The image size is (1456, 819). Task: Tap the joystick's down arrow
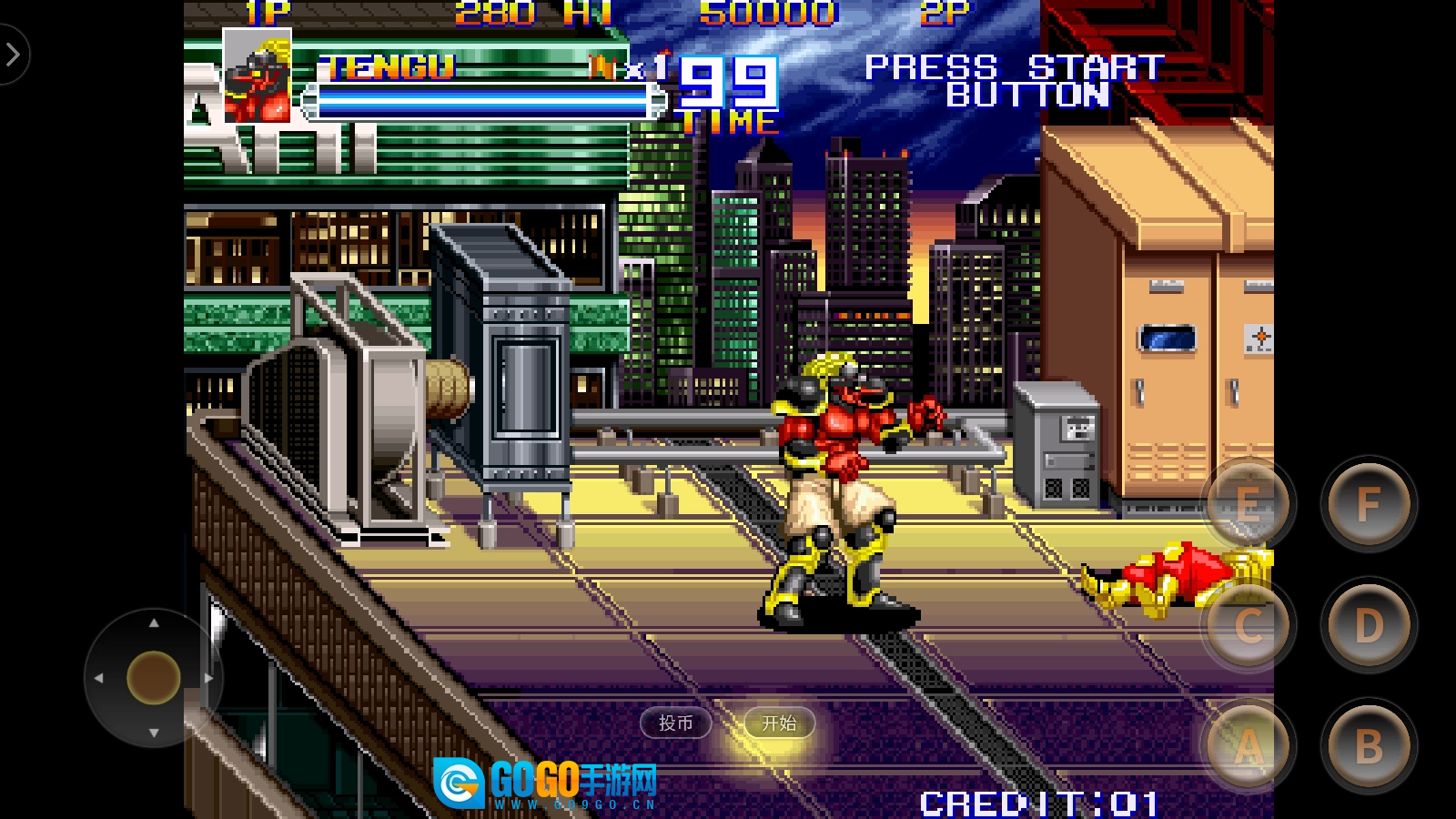click(x=154, y=733)
